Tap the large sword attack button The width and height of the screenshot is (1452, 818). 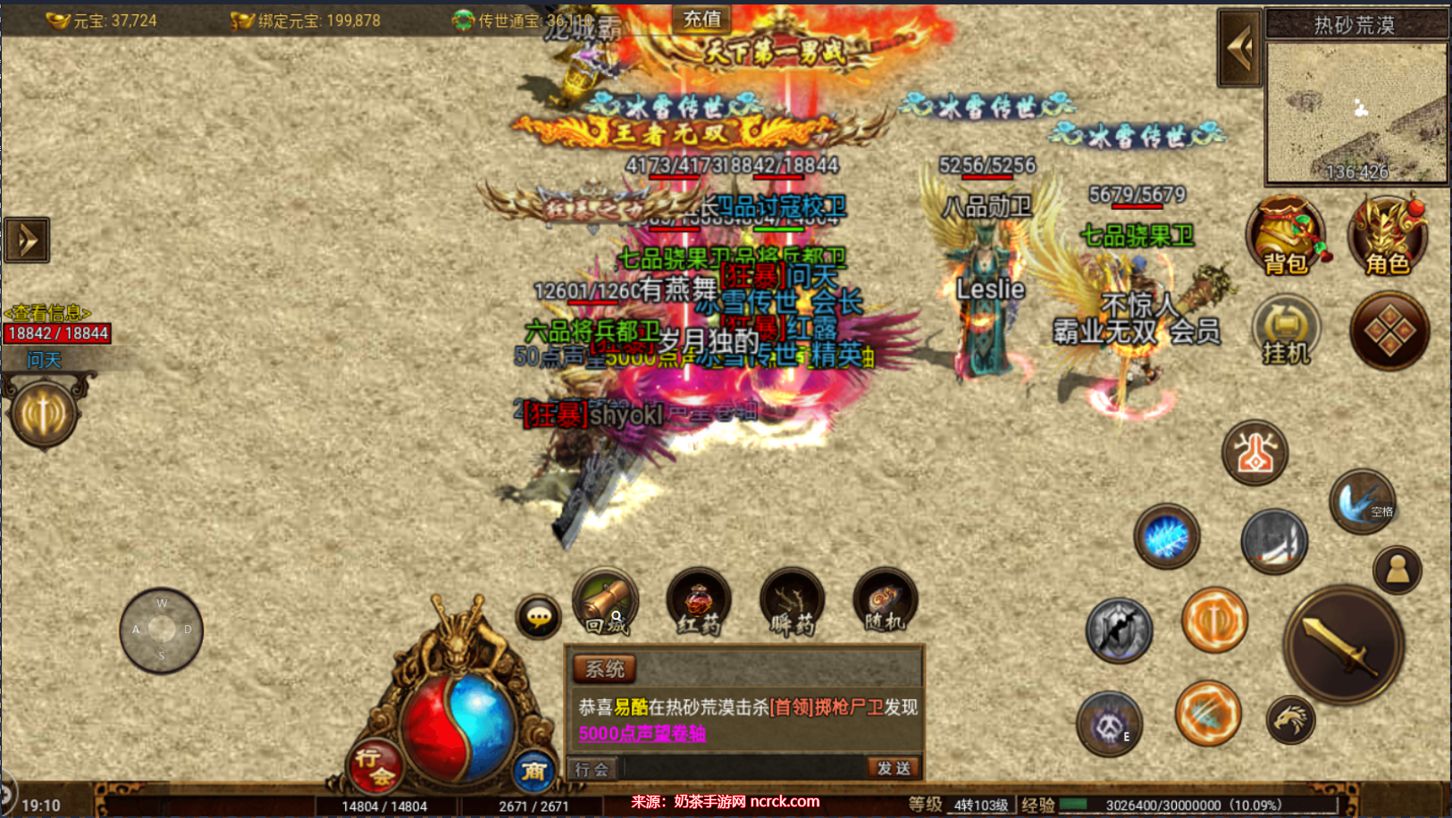[x=1343, y=645]
